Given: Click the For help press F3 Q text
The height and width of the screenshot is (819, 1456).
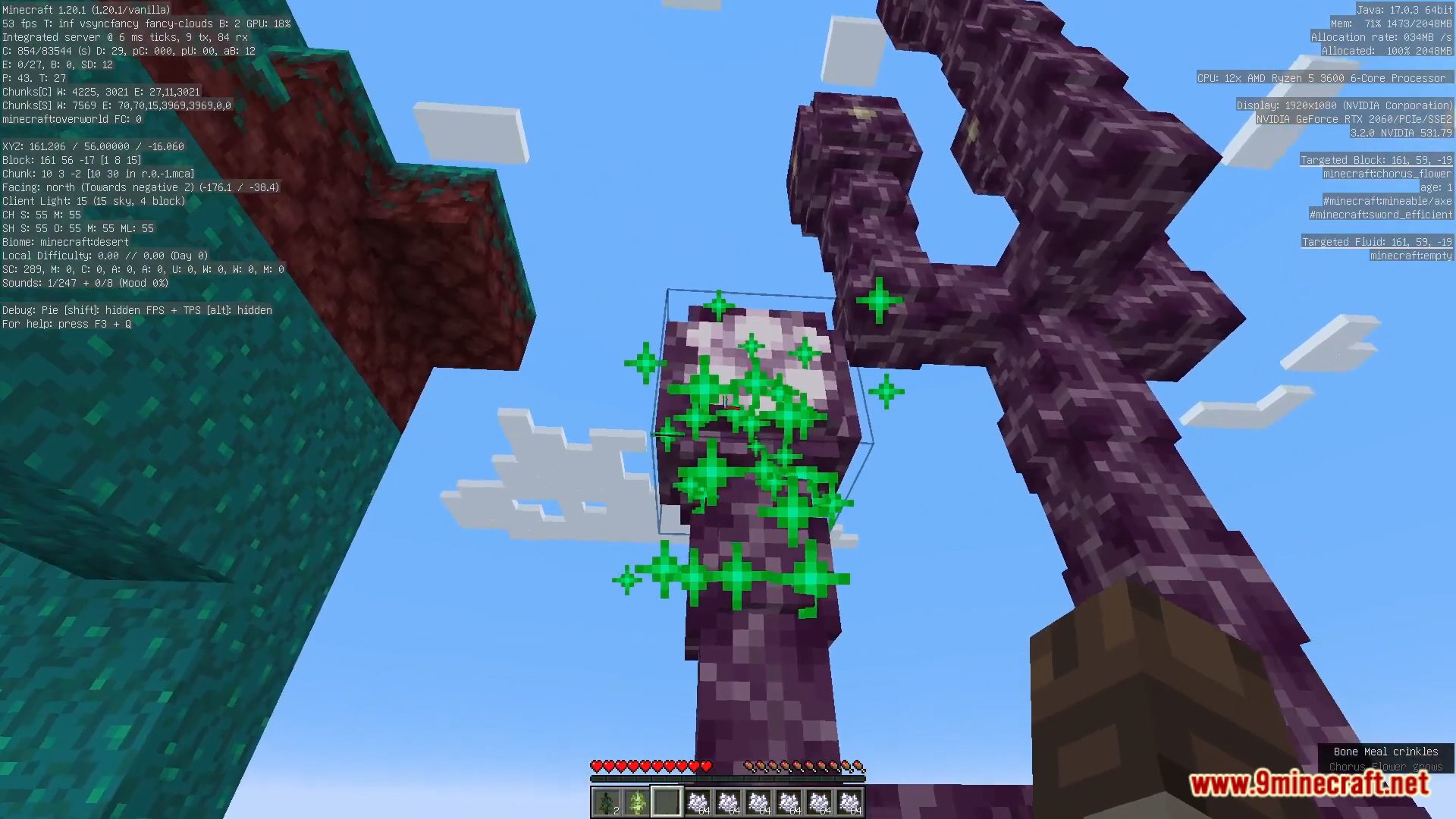Looking at the screenshot, I should coord(67,323).
